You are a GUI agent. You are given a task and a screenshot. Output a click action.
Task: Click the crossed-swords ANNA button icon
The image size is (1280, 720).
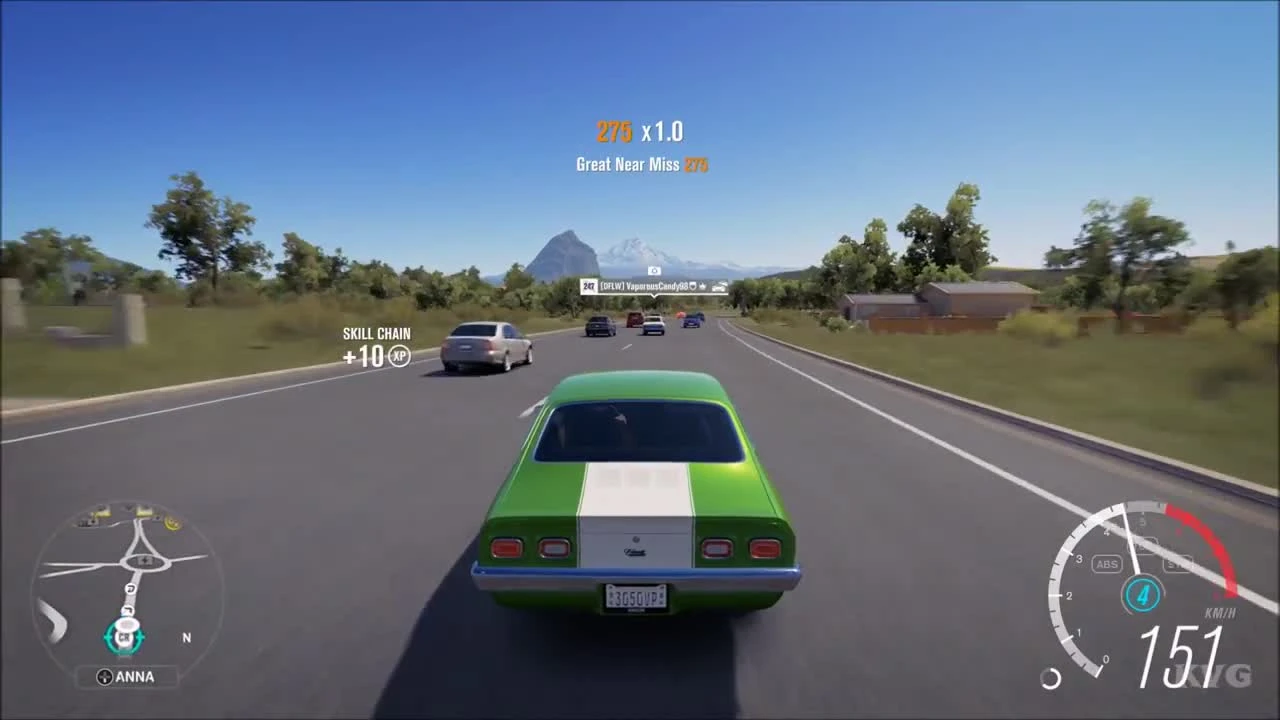(x=105, y=676)
